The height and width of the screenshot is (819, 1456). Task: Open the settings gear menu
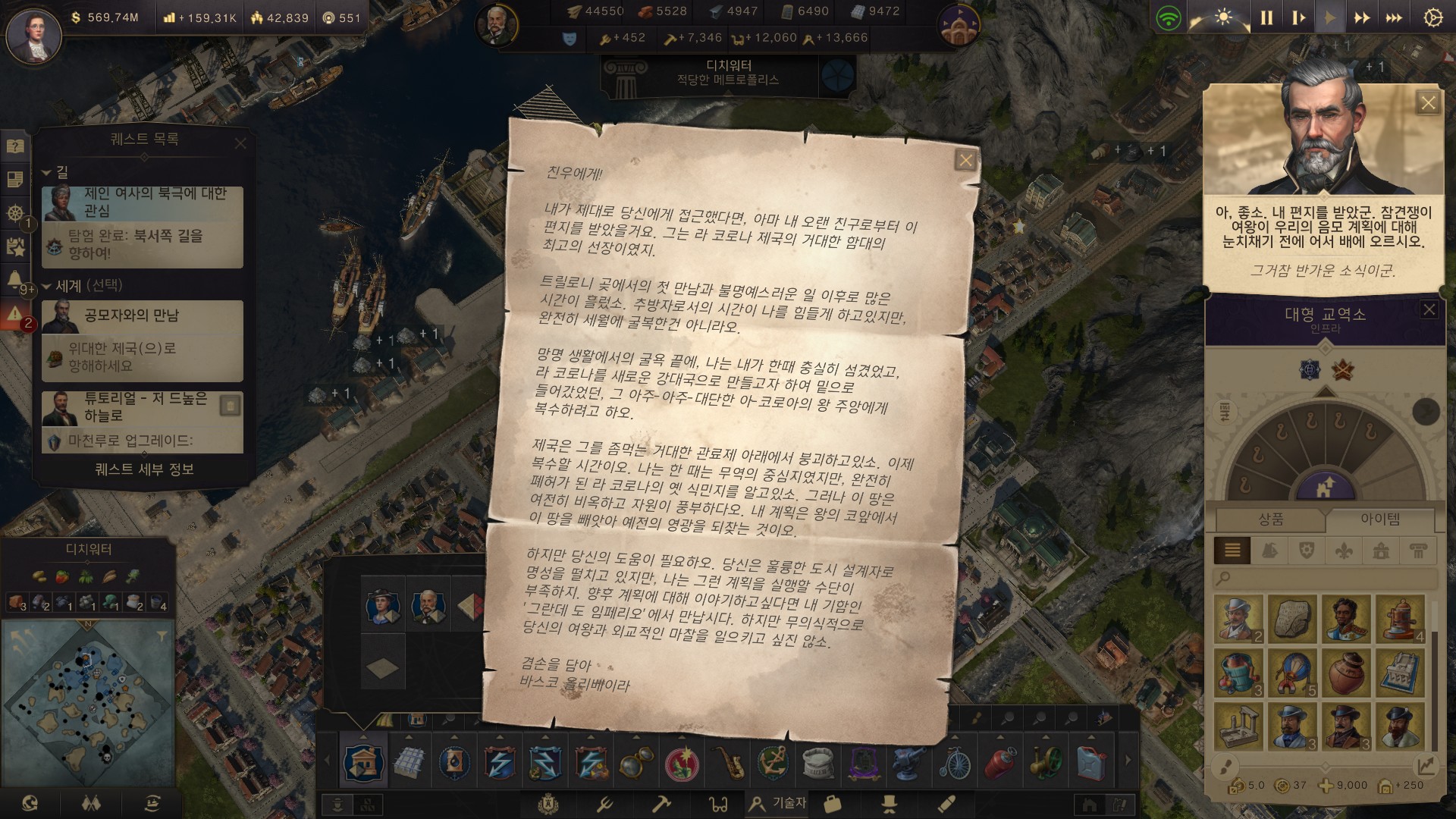click(1432, 18)
